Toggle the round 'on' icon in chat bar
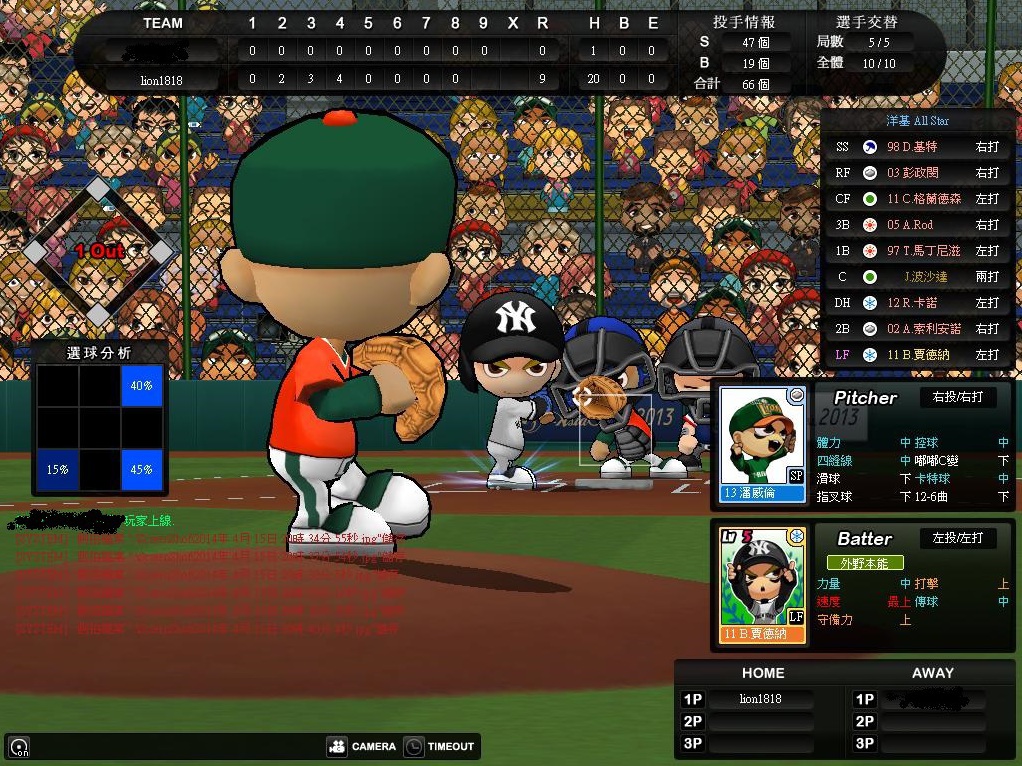Image resolution: width=1022 pixels, height=766 pixels. pyautogui.click(x=19, y=747)
